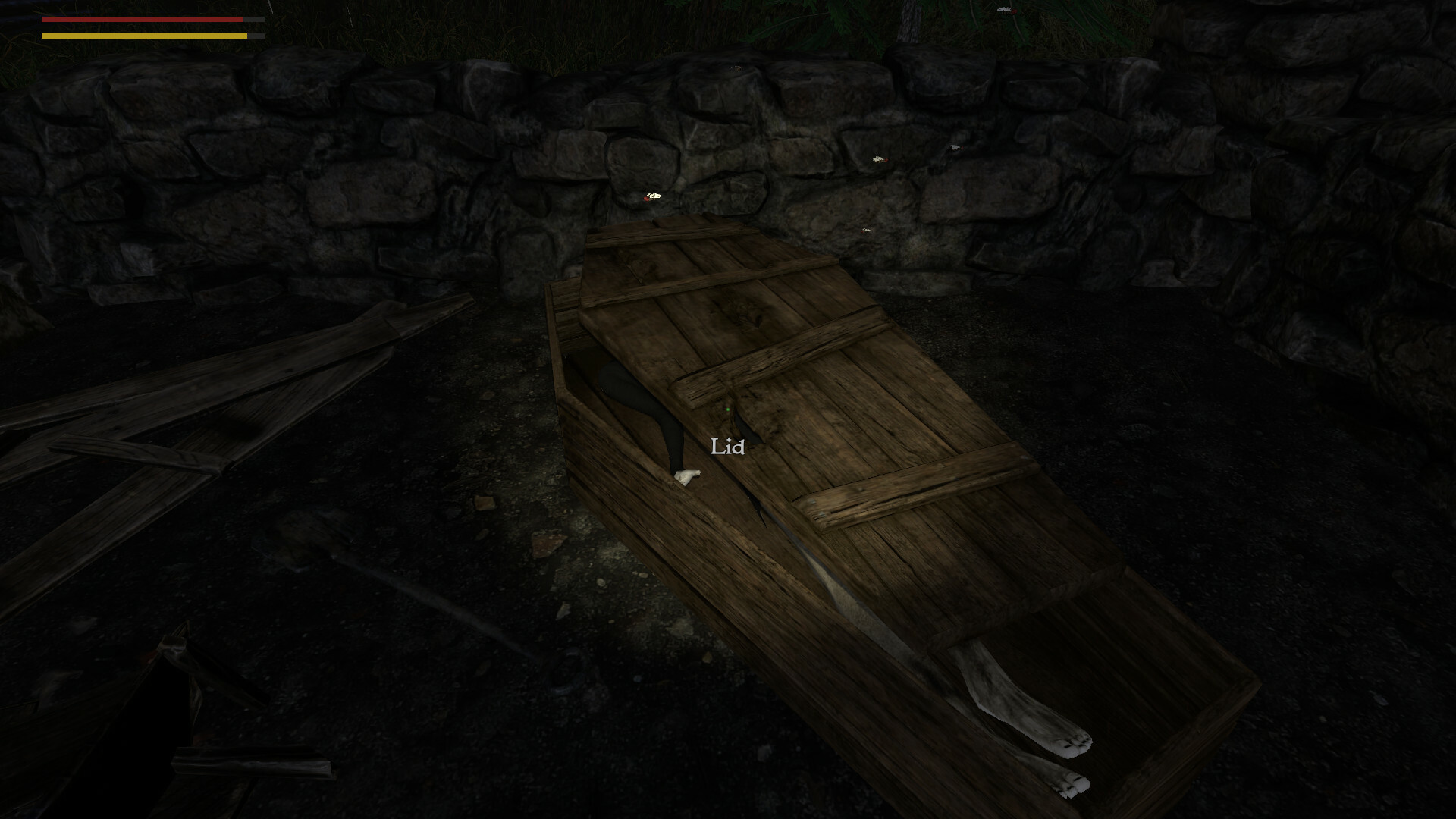The width and height of the screenshot is (1456, 819).
Task: Click the Lid label on the coffin
Action: [x=726, y=447]
